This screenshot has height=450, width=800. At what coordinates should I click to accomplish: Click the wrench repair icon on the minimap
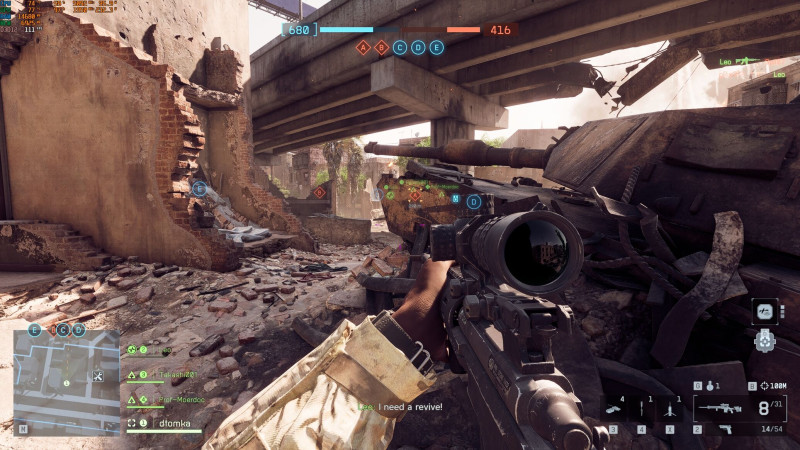[98, 376]
